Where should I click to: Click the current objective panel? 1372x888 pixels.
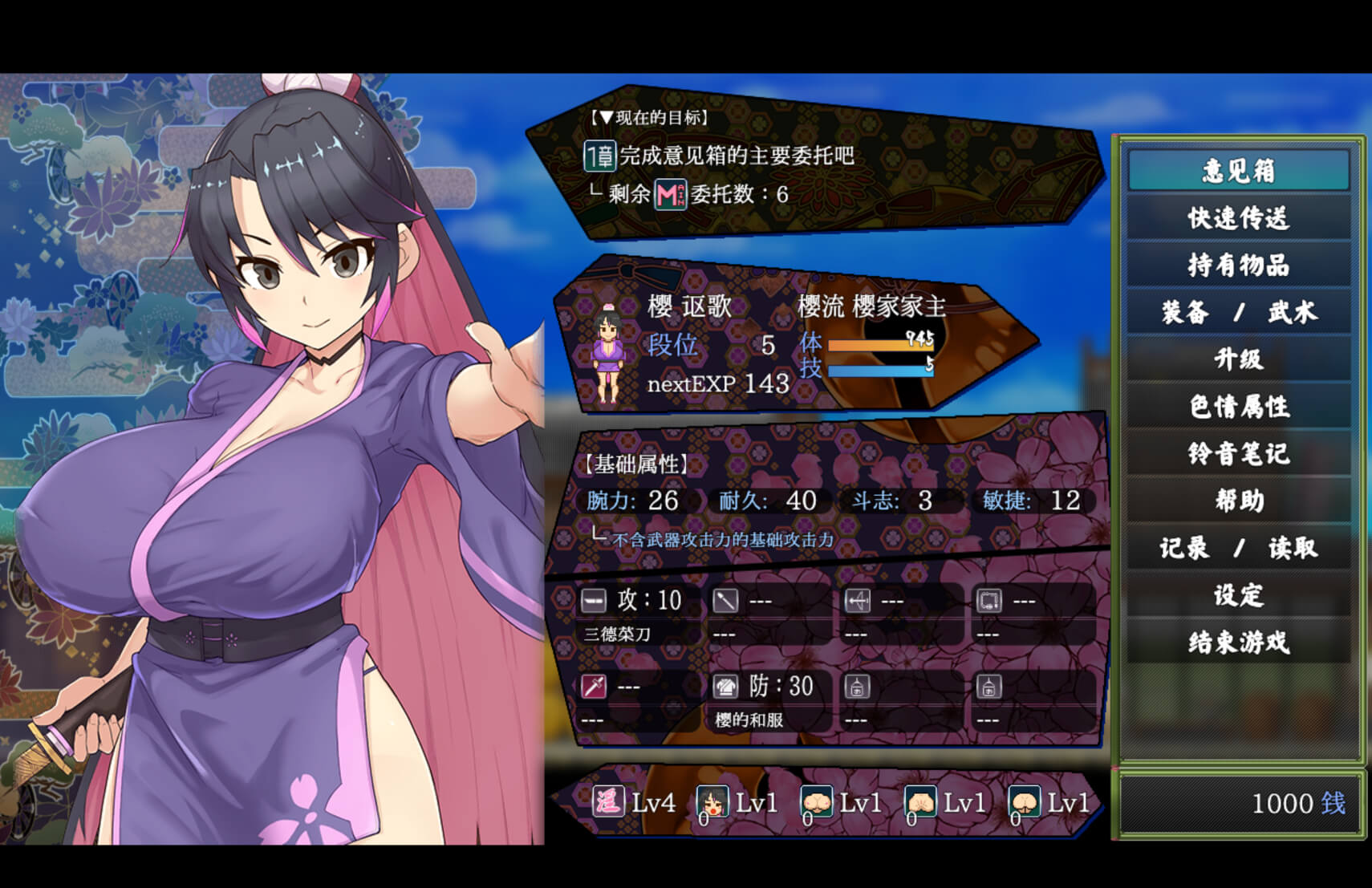coord(810,160)
